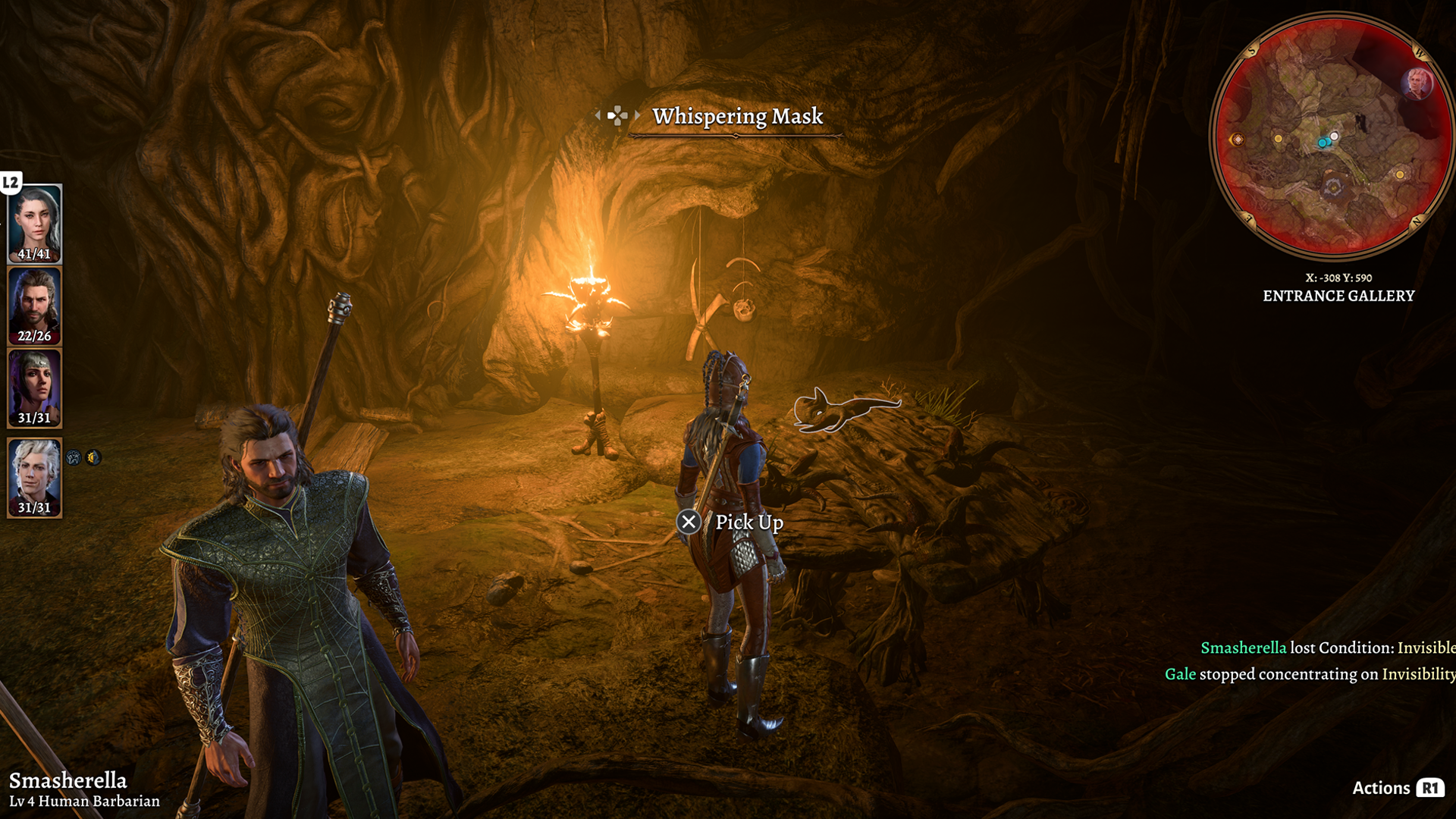1456x819 pixels.
Task: Choose the portrait with the silver circlet
Action: [35, 387]
